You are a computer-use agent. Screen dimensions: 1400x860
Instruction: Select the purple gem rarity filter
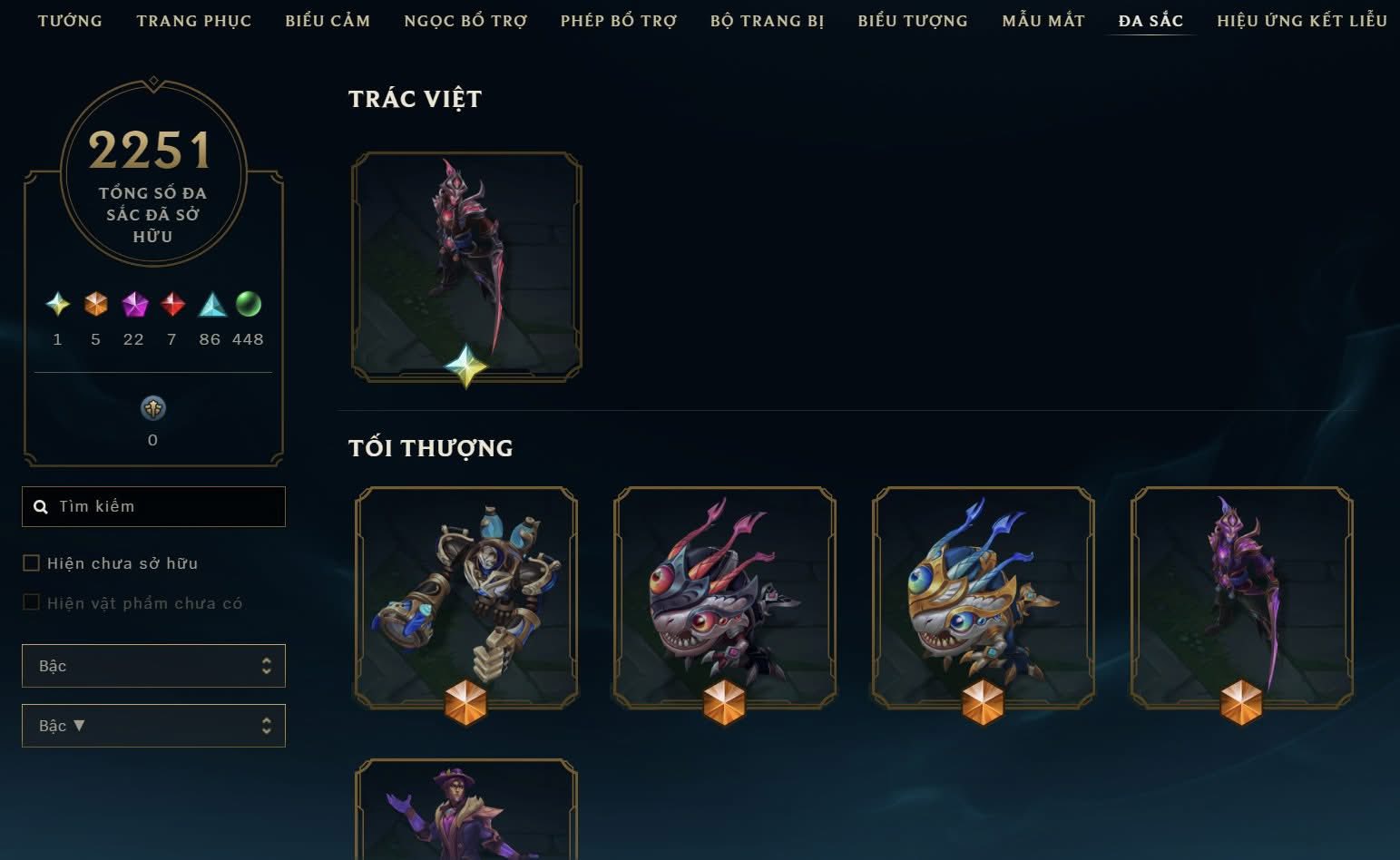(x=133, y=306)
